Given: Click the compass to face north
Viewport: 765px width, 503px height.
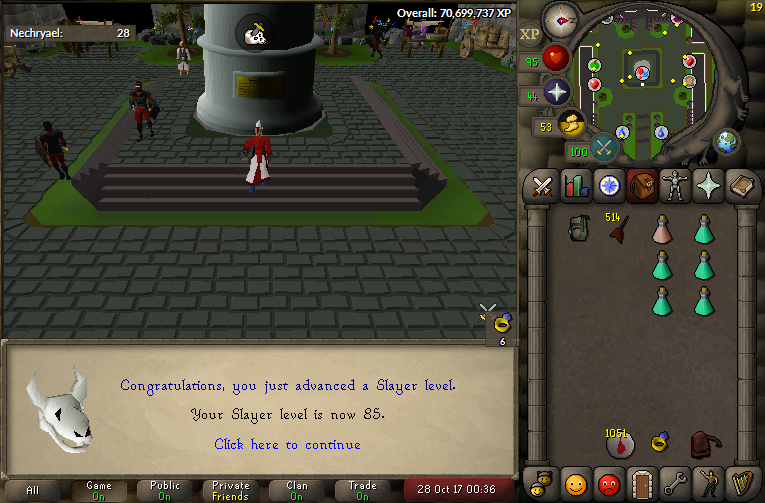Looking at the screenshot, I should tap(561, 19).
